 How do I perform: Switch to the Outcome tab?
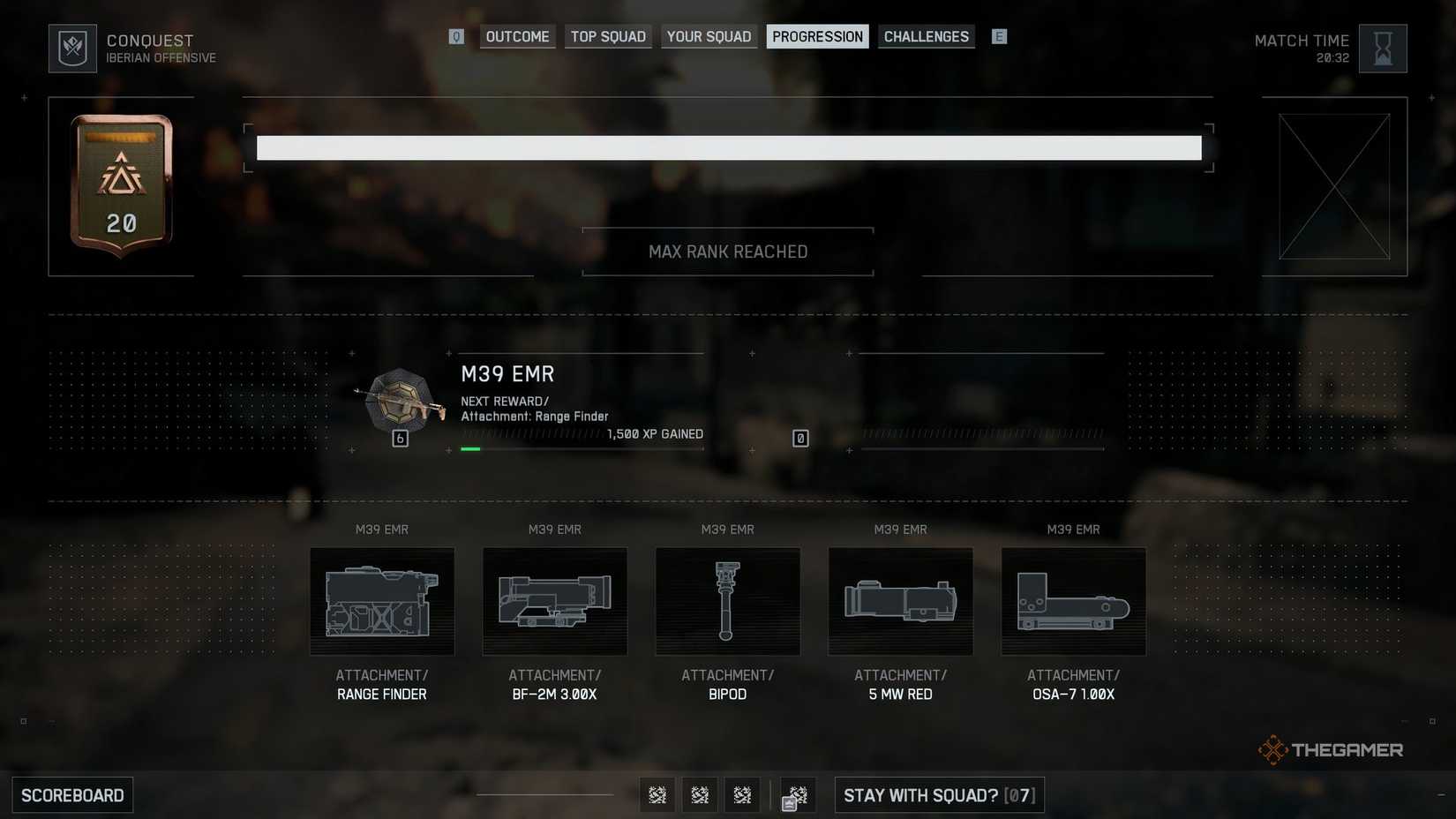(516, 36)
